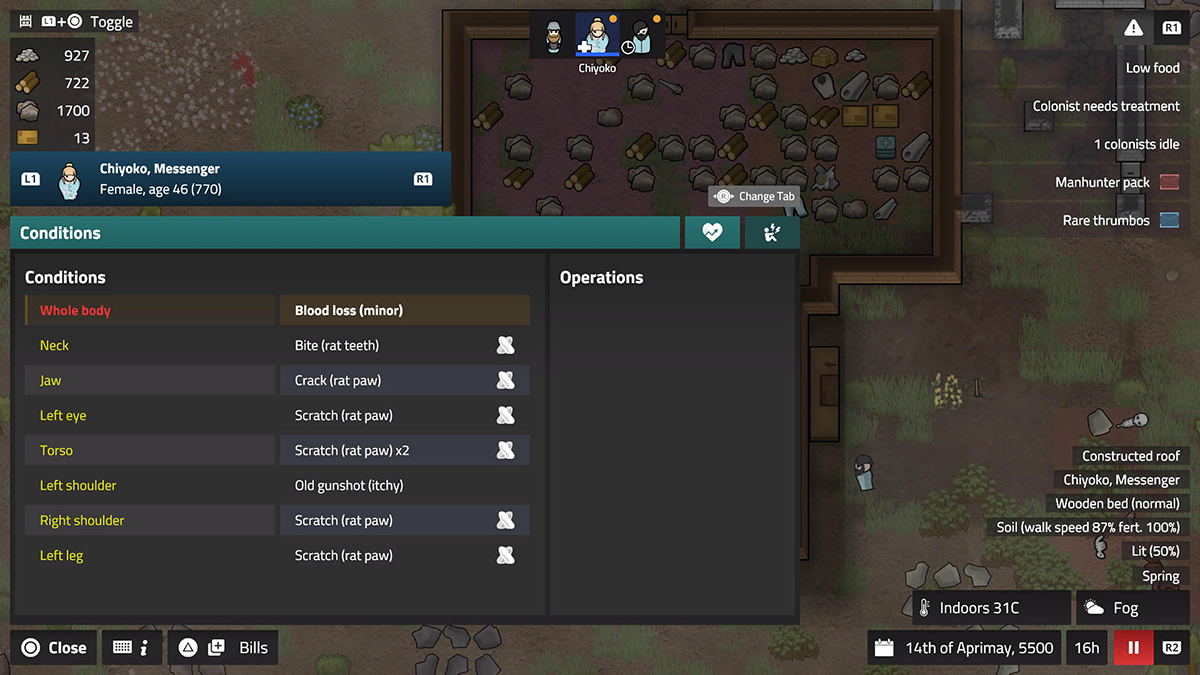The height and width of the screenshot is (675, 1200).
Task: Click the info keyboard button
Action: click(x=132, y=647)
